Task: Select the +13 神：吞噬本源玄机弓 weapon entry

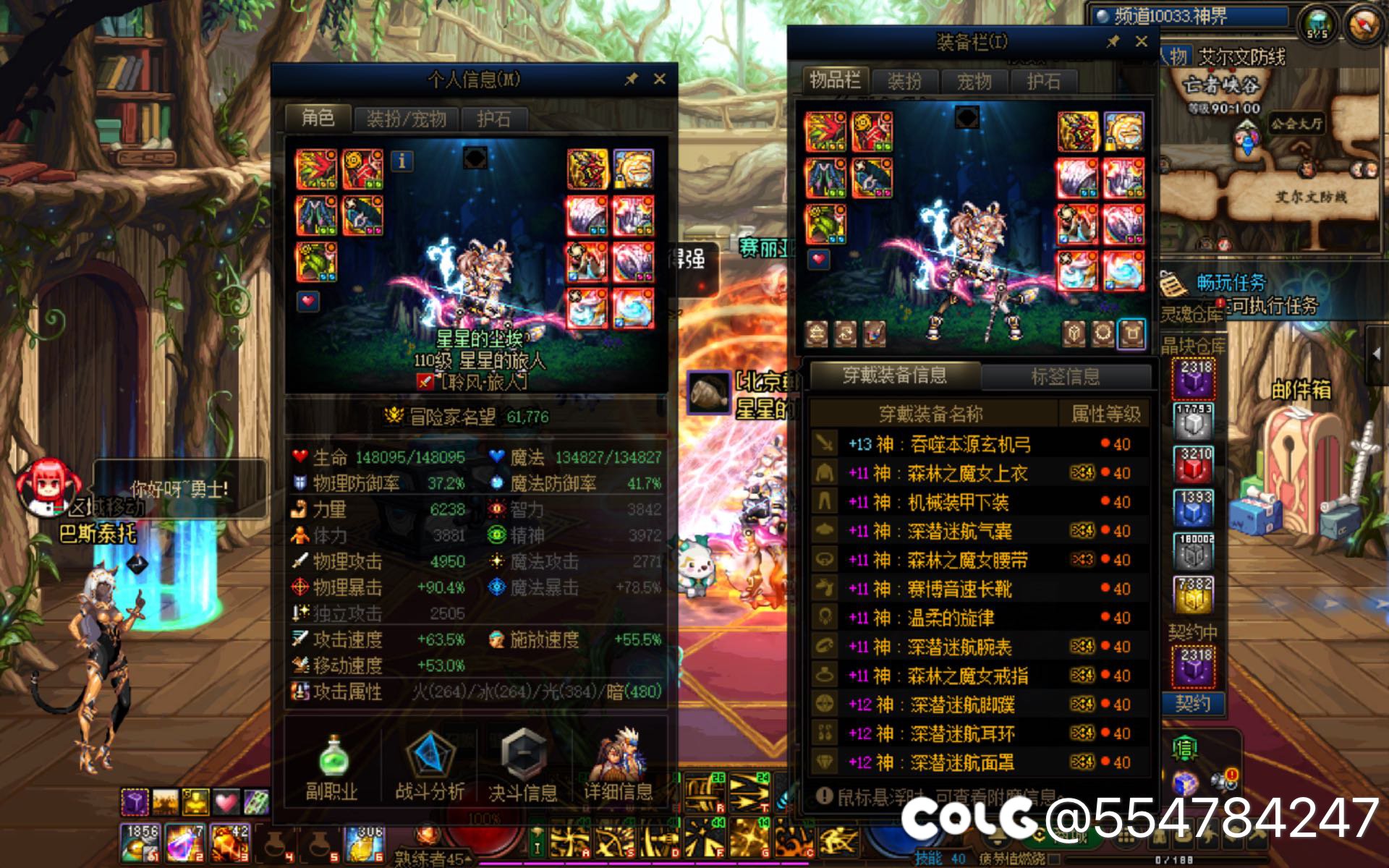Action: point(940,443)
